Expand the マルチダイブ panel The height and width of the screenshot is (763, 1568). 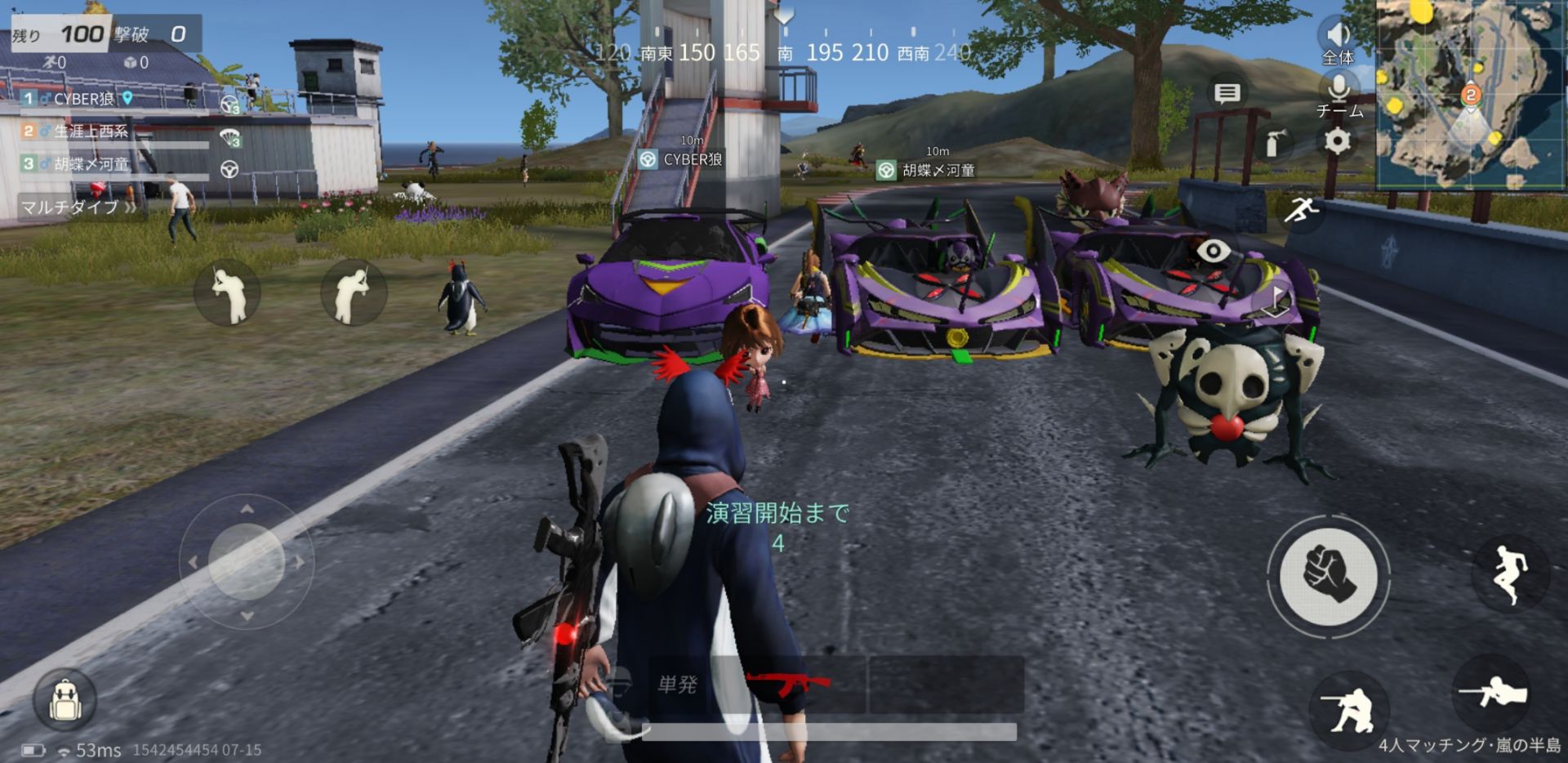[78, 207]
